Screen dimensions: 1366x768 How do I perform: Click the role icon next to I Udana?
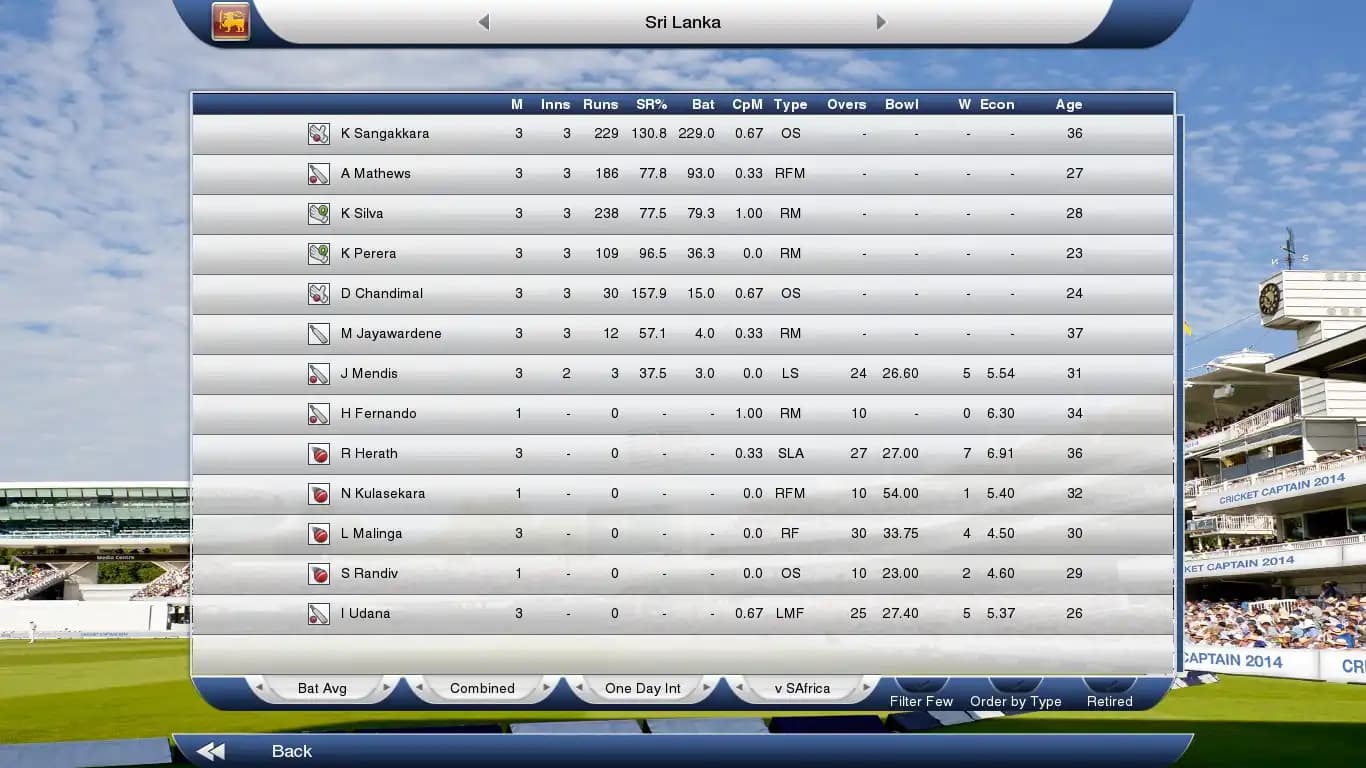[x=318, y=613]
